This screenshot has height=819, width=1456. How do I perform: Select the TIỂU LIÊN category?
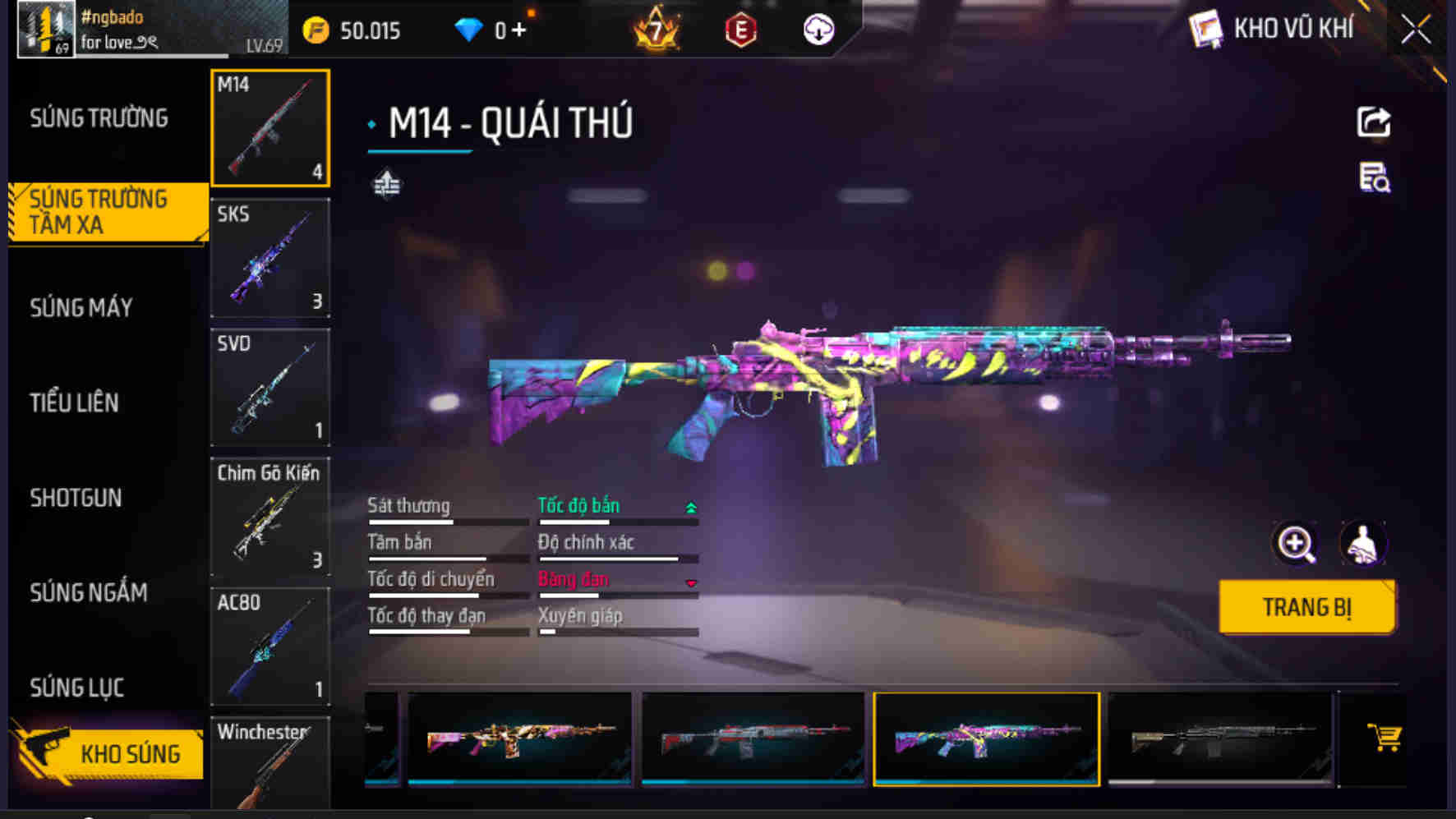(75, 403)
